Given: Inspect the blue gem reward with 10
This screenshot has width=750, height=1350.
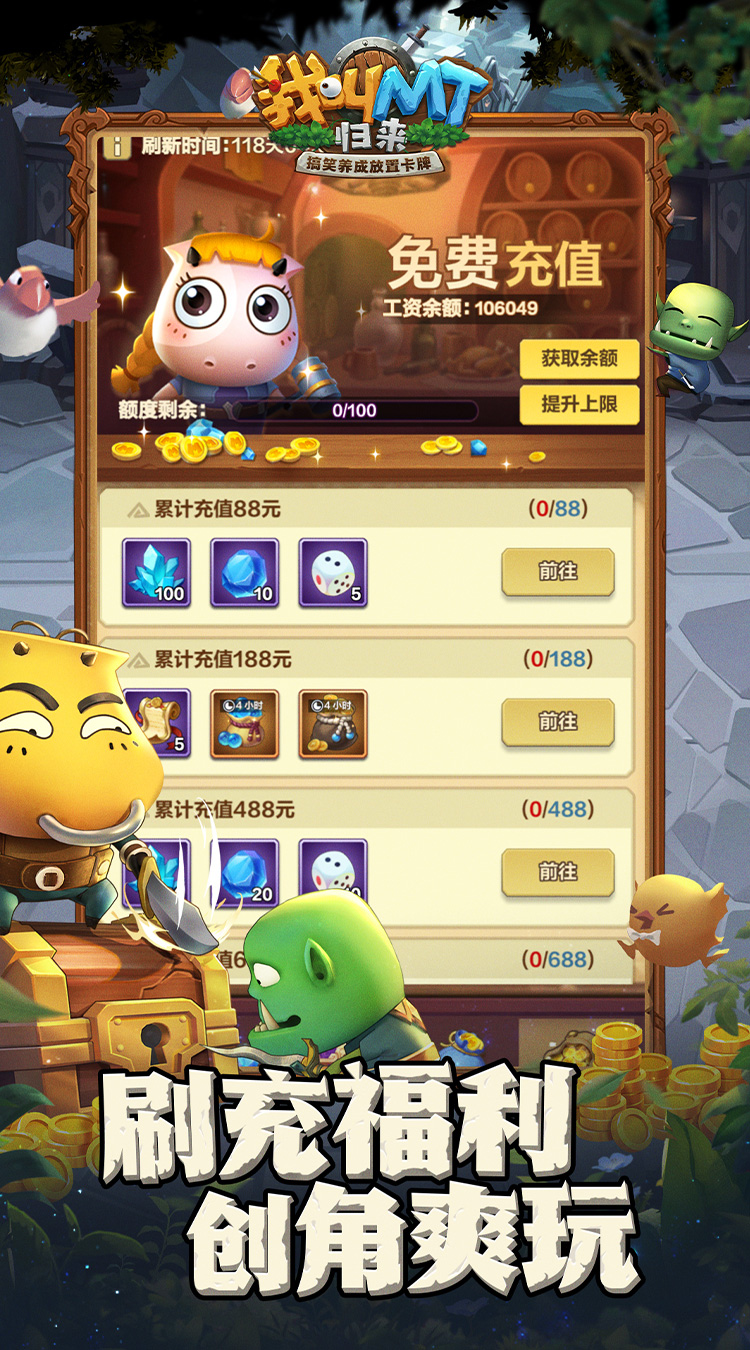Looking at the screenshot, I should click(x=245, y=573).
